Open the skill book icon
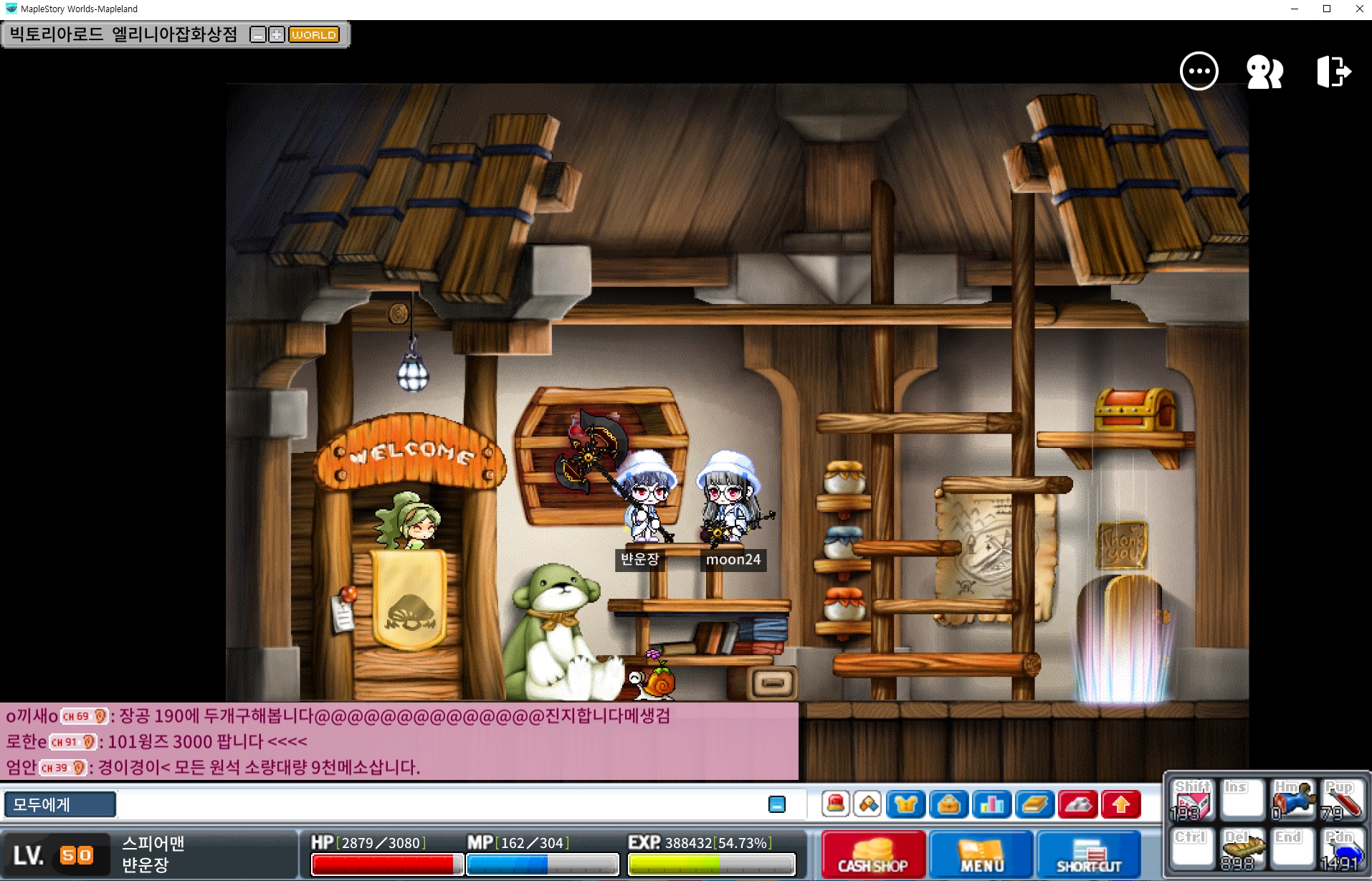 point(1034,804)
